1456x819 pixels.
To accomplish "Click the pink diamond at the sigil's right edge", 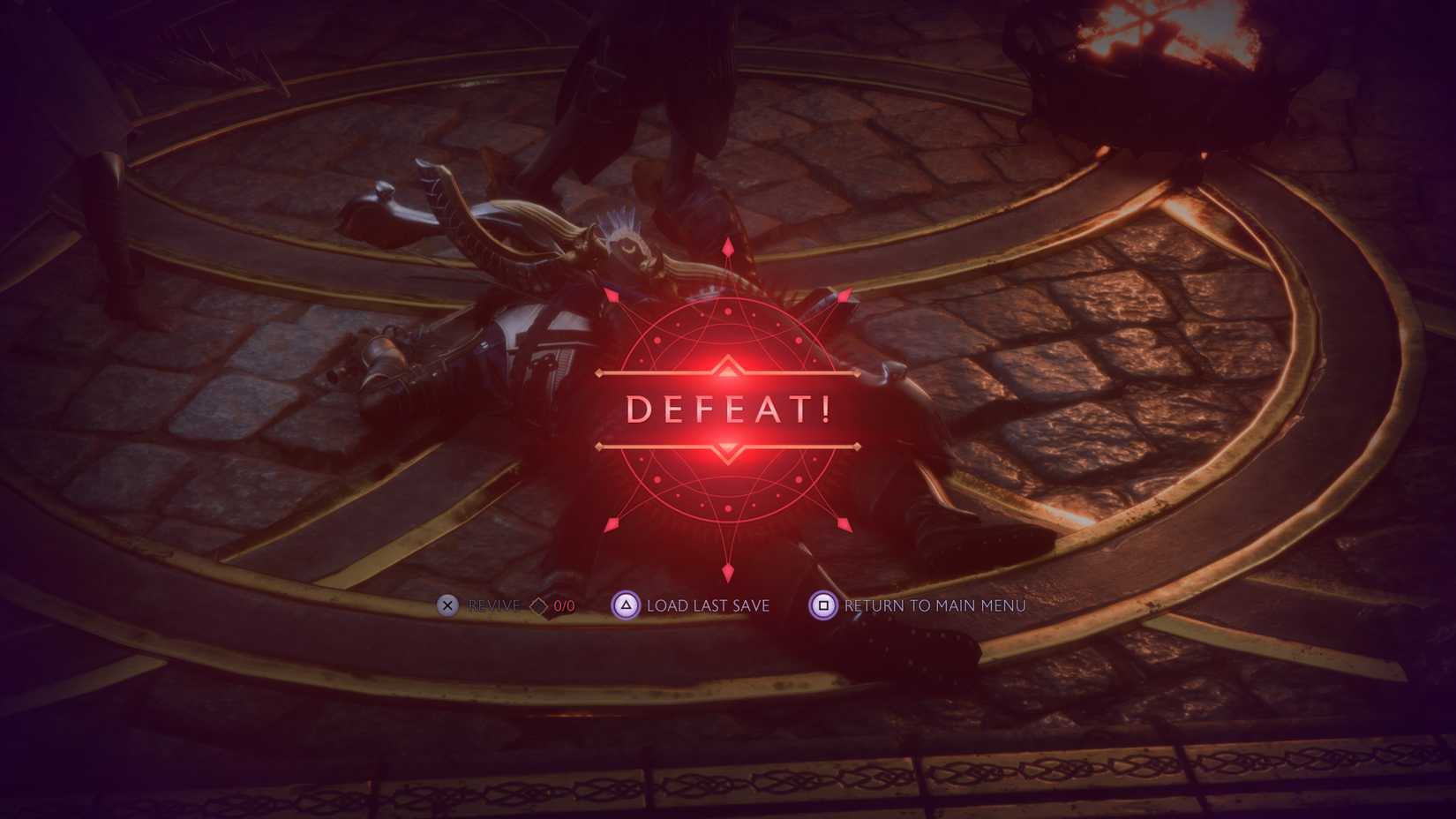I will [844, 295].
